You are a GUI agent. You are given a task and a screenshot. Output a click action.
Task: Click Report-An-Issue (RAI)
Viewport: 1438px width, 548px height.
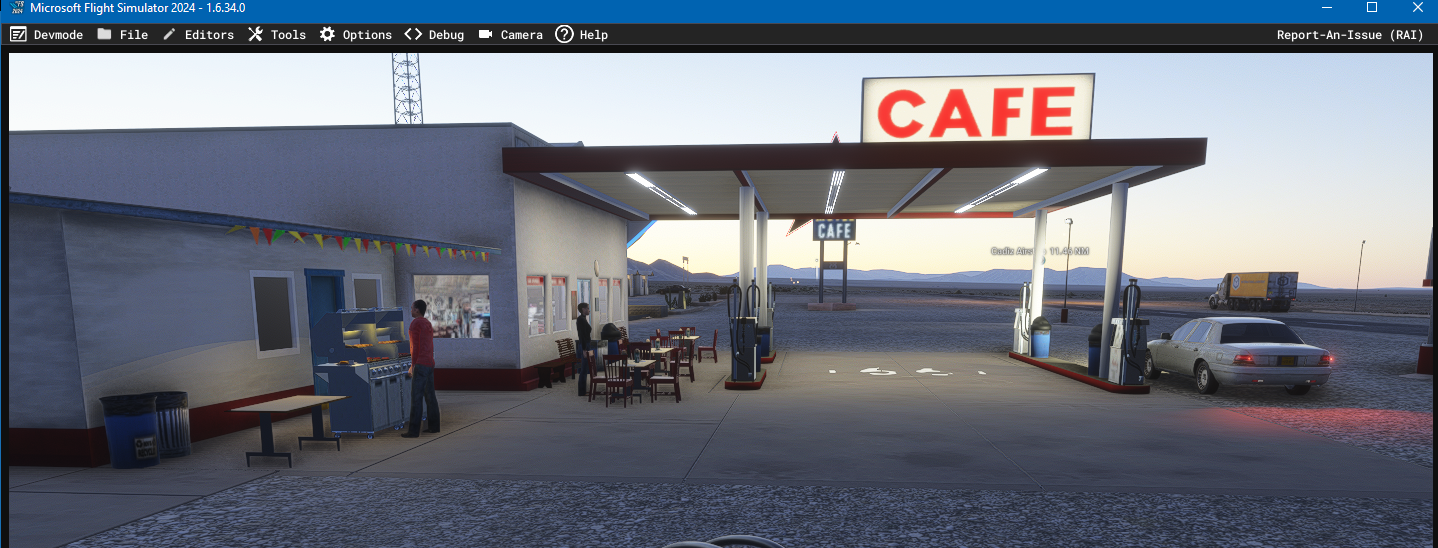click(1350, 35)
